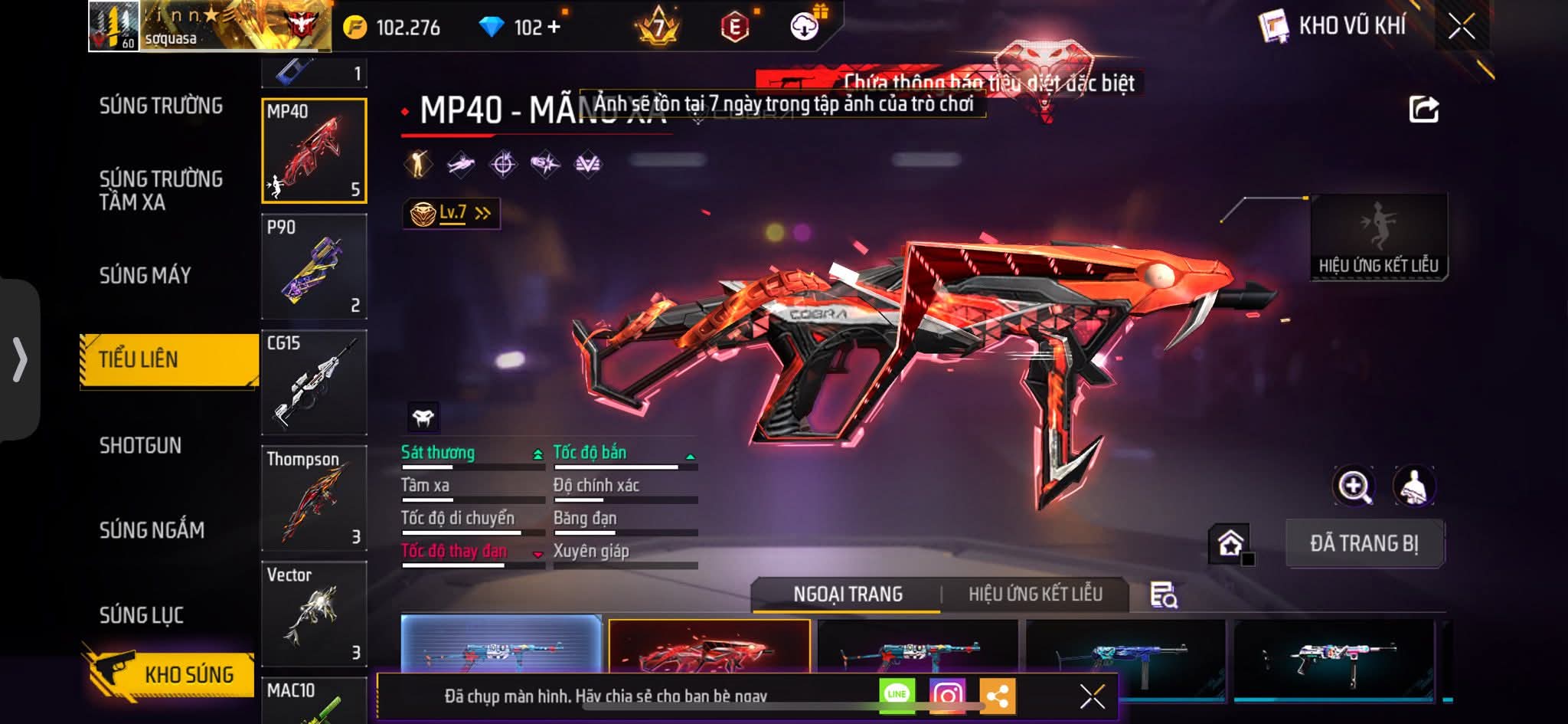Open the Kho Súng button
This screenshot has height=724, width=1568.
170,674
